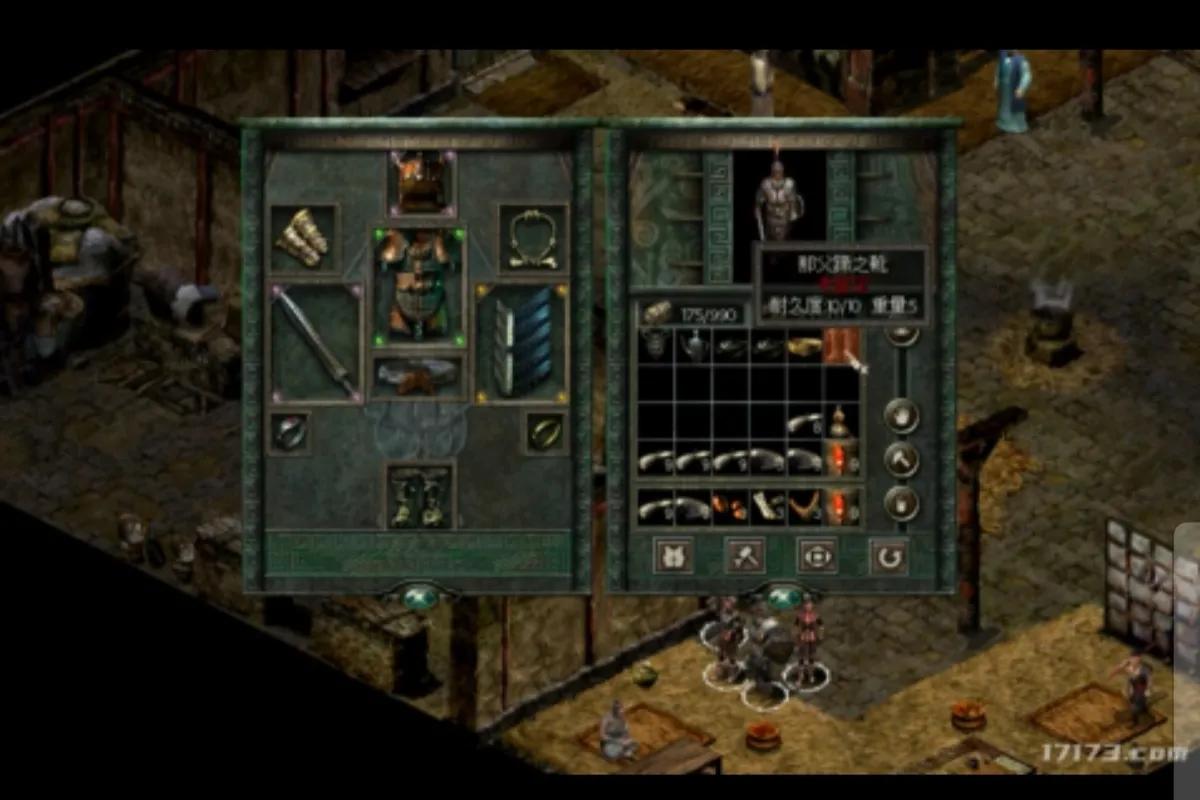The width and height of the screenshot is (1200, 800).
Task: Select the gold ring equipment slot
Action: pyautogui.click(x=546, y=433)
